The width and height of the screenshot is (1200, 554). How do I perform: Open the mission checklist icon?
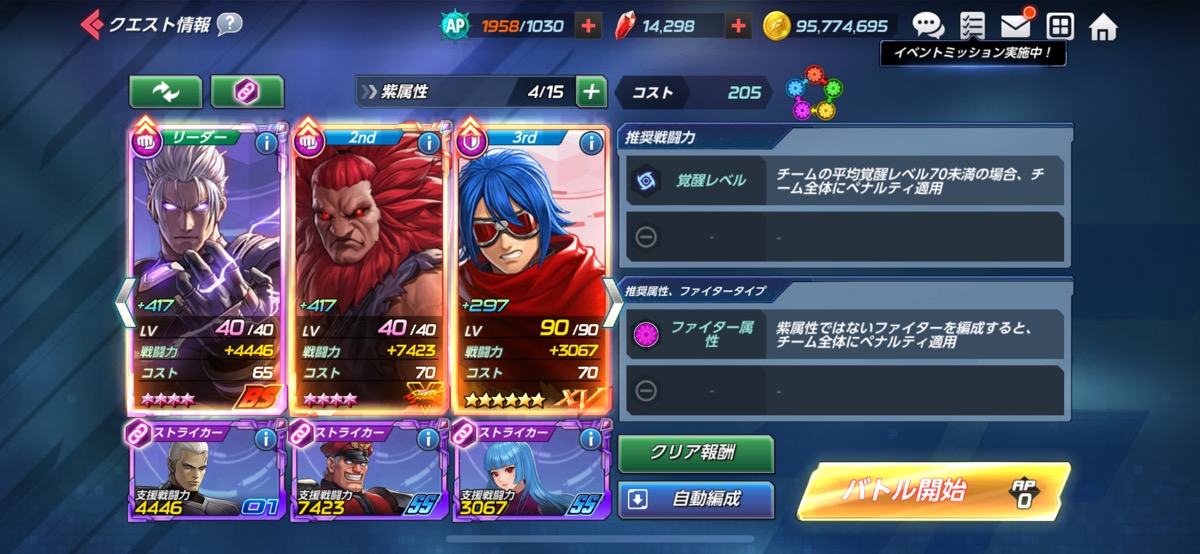point(971,26)
